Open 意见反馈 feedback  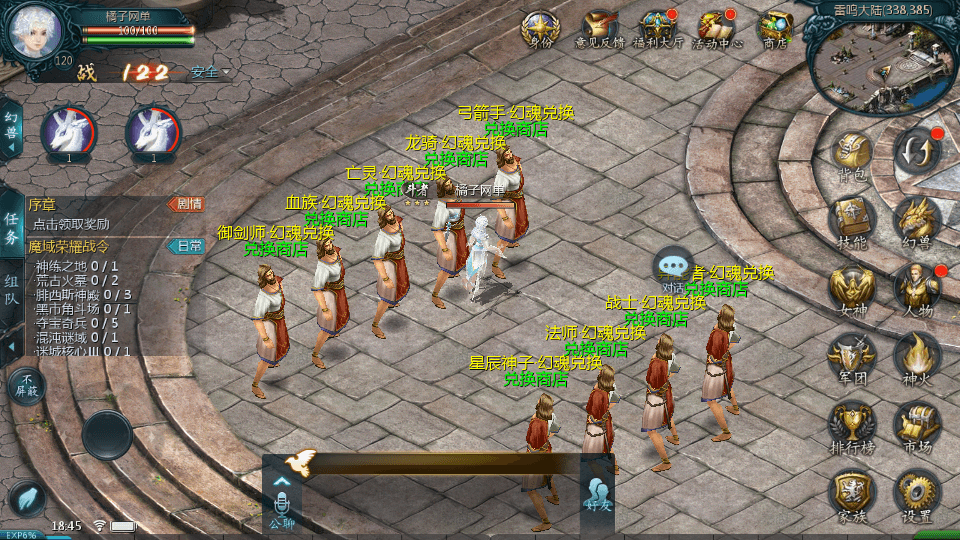[x=600, y=28]
